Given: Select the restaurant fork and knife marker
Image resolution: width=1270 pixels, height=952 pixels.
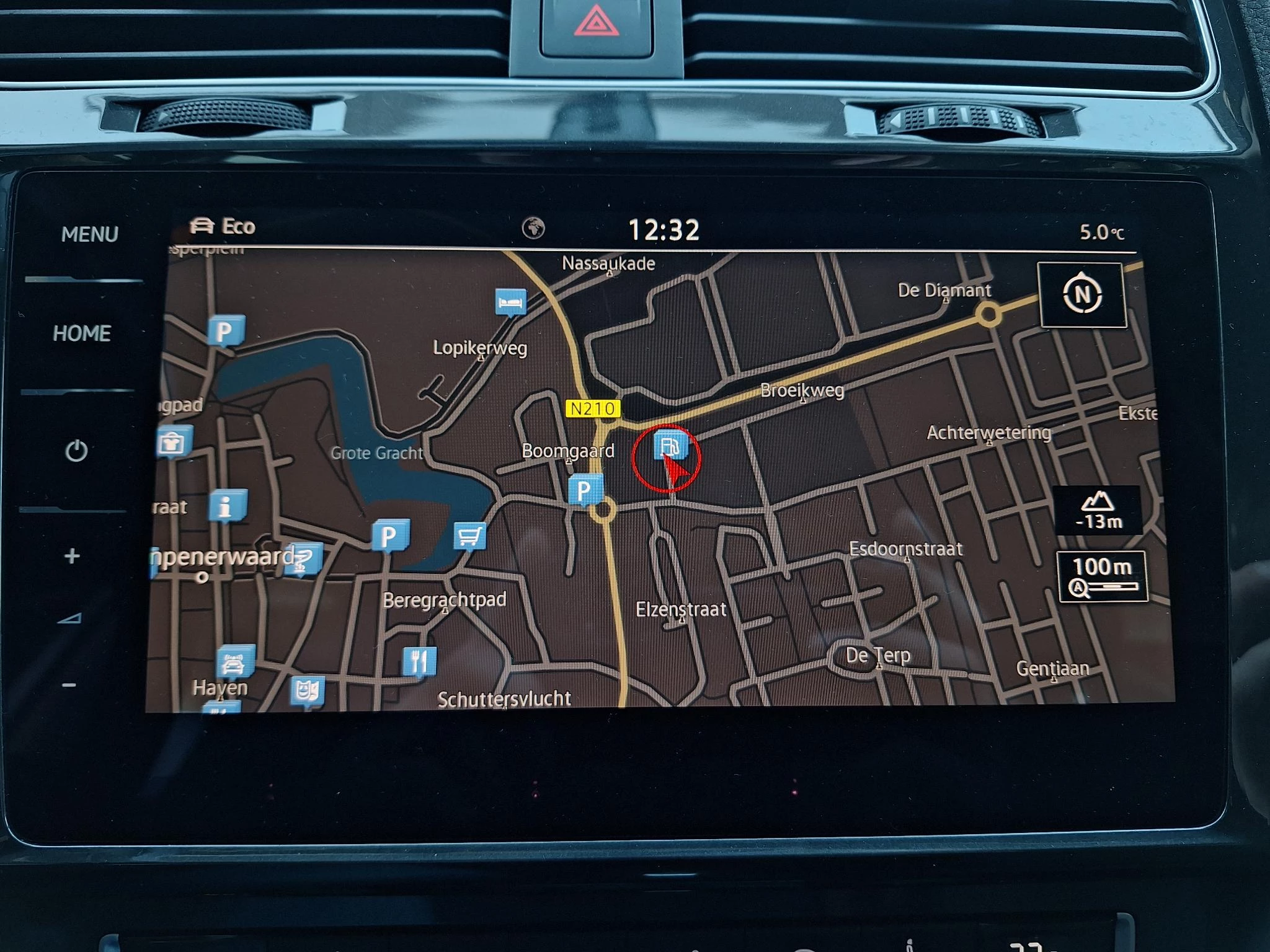Looking at the screenshot, I should click(x=419, y=661).
